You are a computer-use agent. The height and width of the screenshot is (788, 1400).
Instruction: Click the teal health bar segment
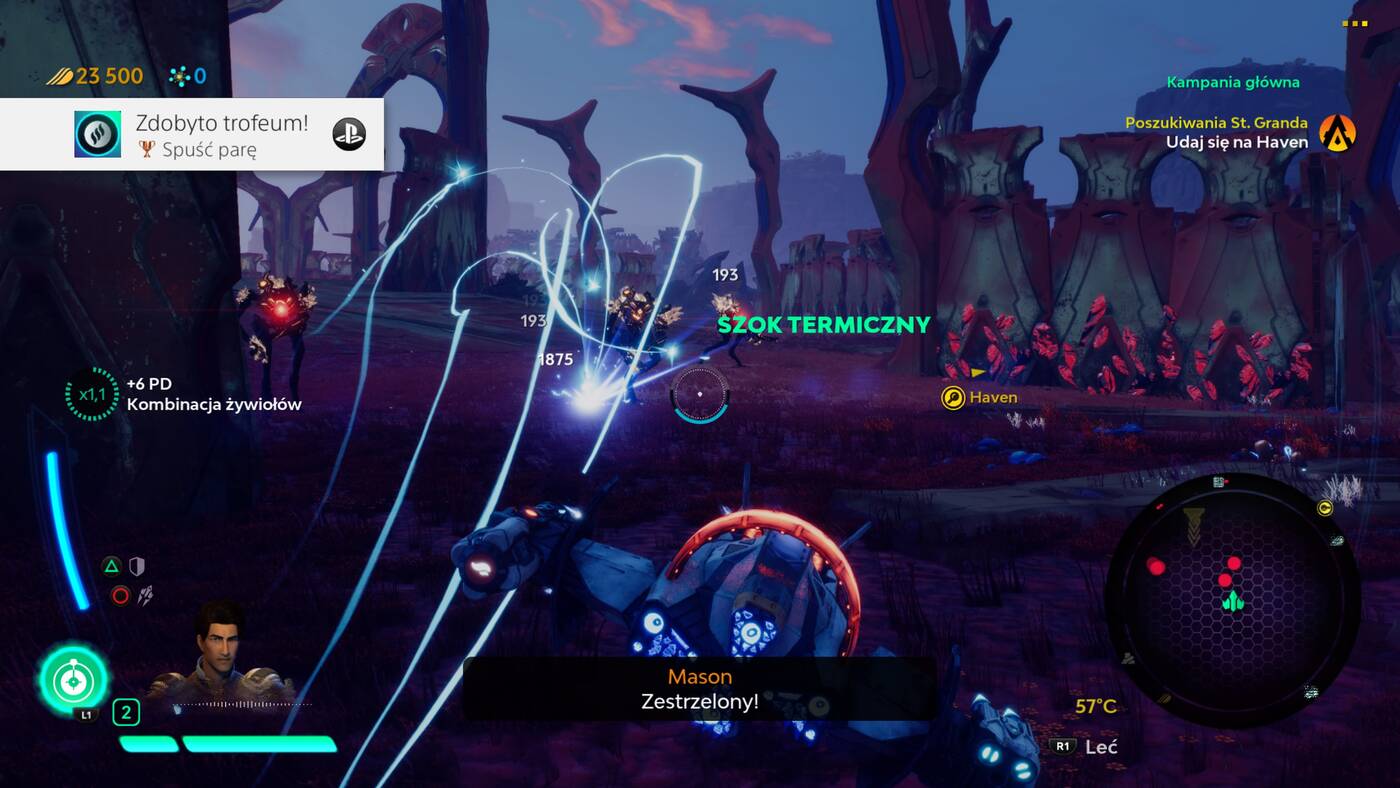click(146, 742)
